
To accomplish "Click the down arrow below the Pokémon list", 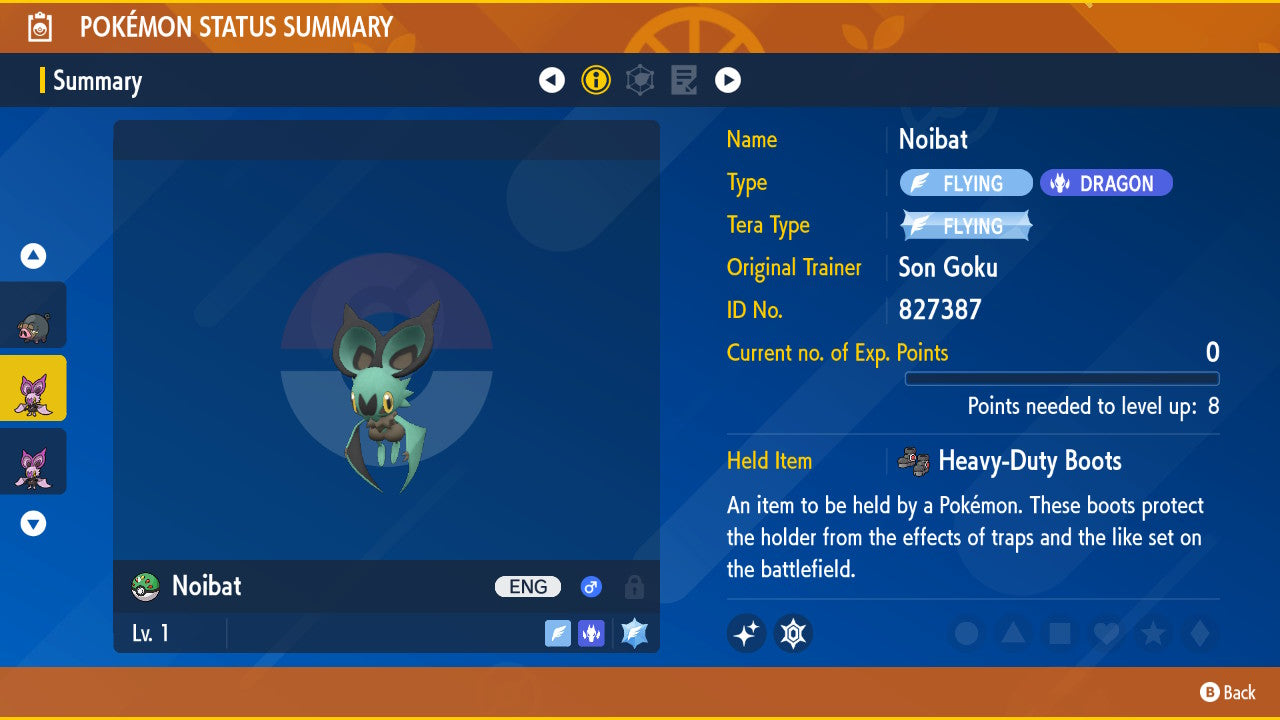I will pos(34,523).
